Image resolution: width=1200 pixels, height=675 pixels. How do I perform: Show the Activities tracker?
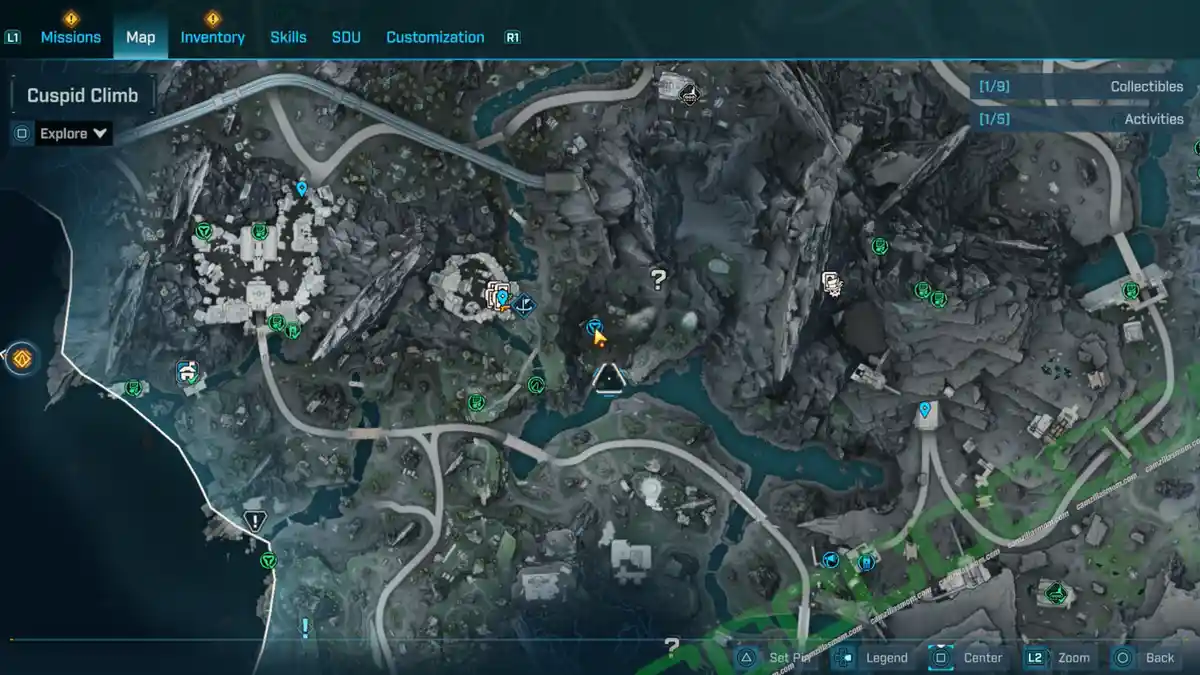pyautogui.click(x=1083, y=119)
